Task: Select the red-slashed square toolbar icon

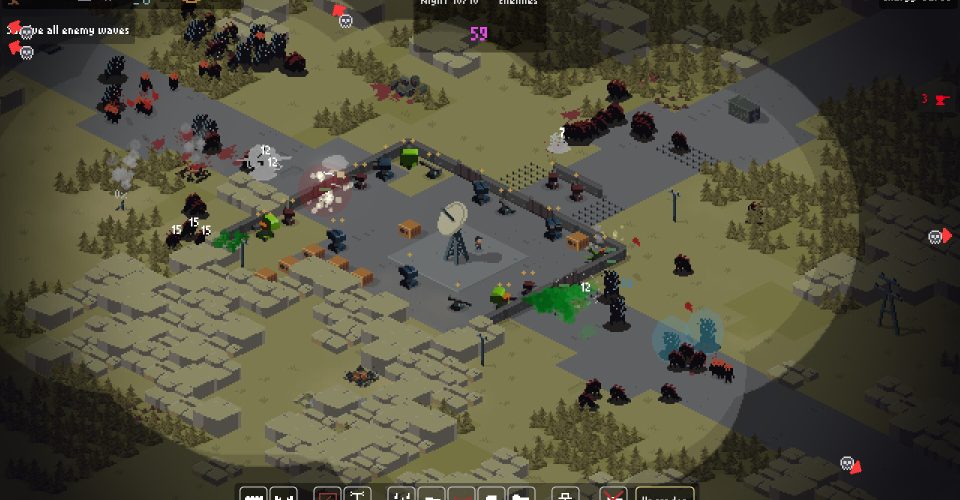Action: click(x=326, y=494)
